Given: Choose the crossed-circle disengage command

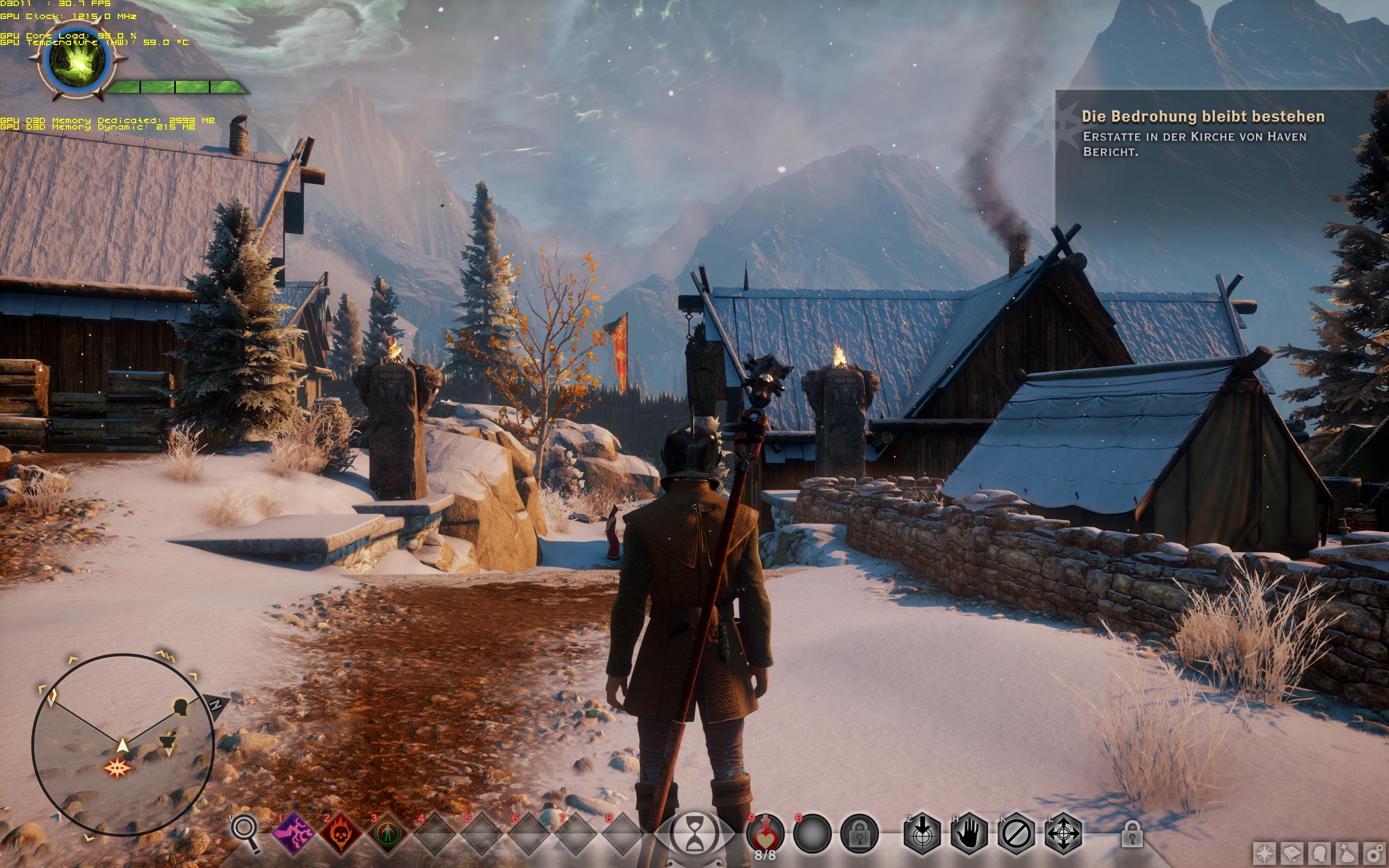Looking at the screenshot, I should tap(1016, 833).
